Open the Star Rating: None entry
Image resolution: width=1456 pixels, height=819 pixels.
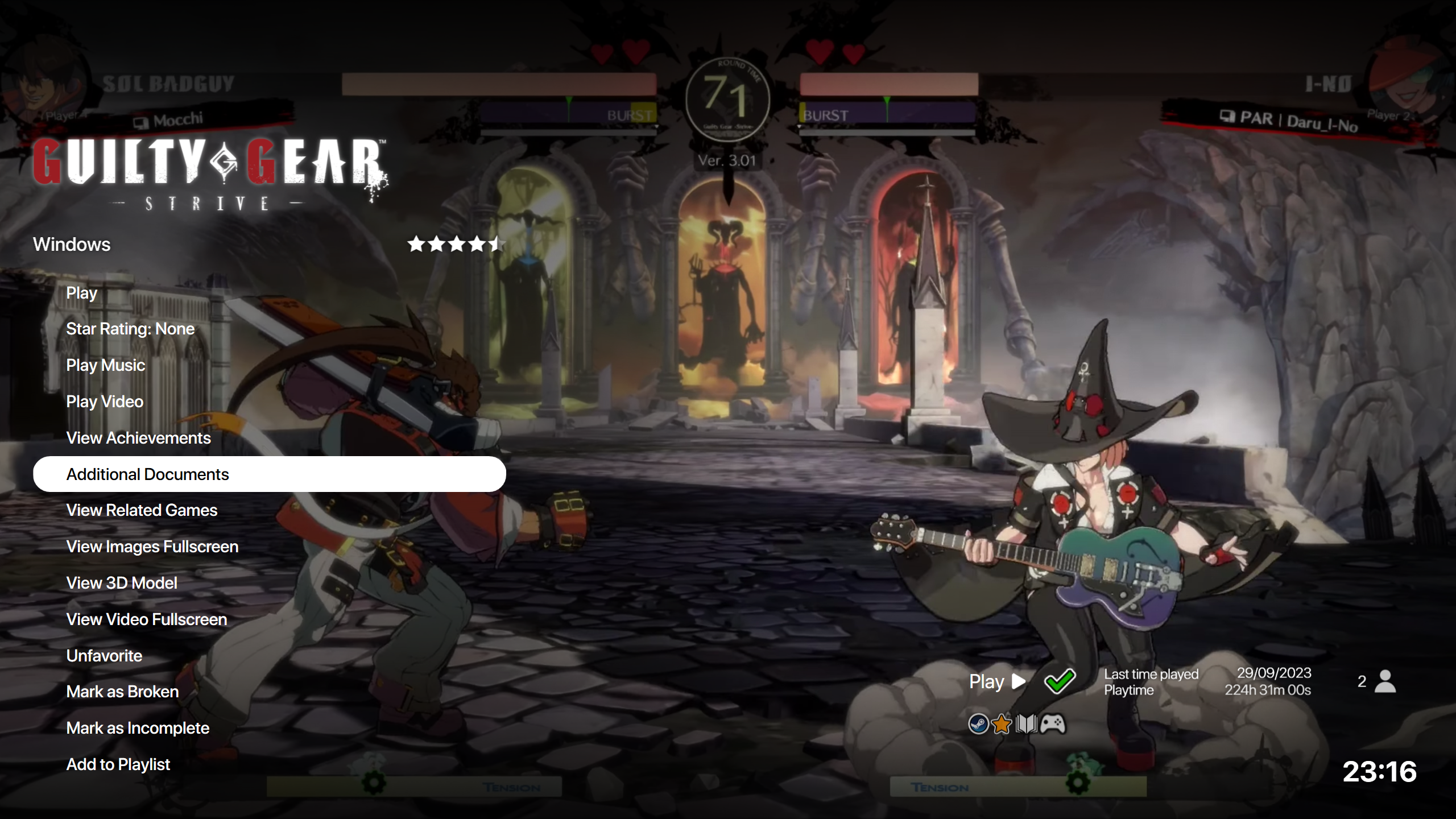130,329
